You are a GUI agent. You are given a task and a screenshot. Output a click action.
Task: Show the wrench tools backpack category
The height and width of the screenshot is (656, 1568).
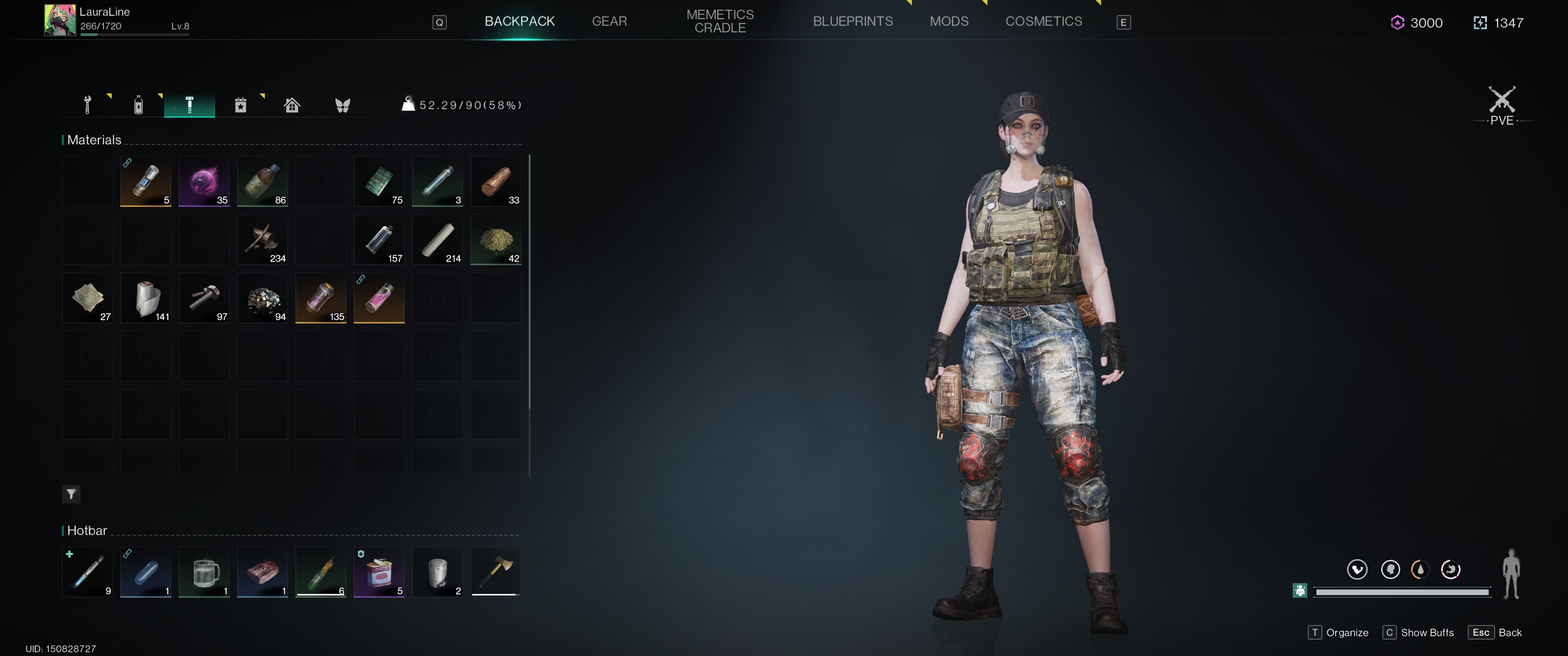coord(88,105)
